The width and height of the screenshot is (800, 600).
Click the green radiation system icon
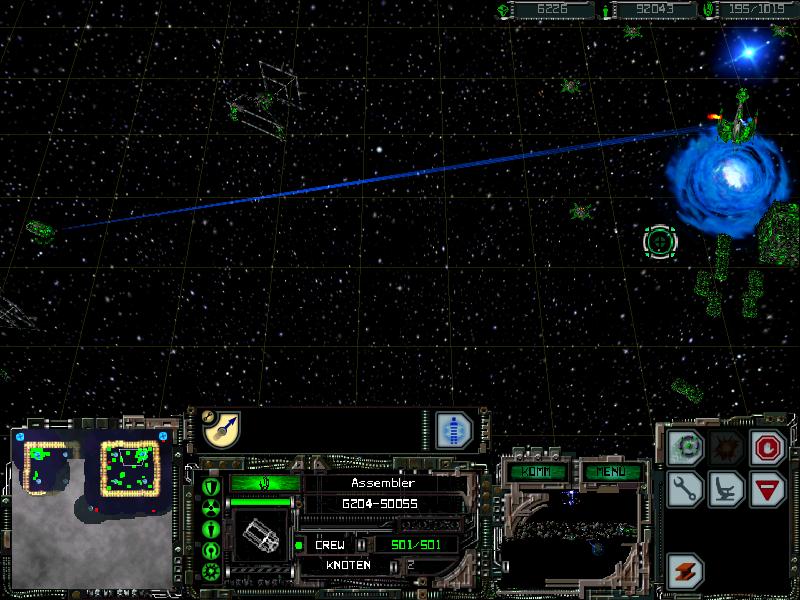pyautogui.click(x=211, y=507)
